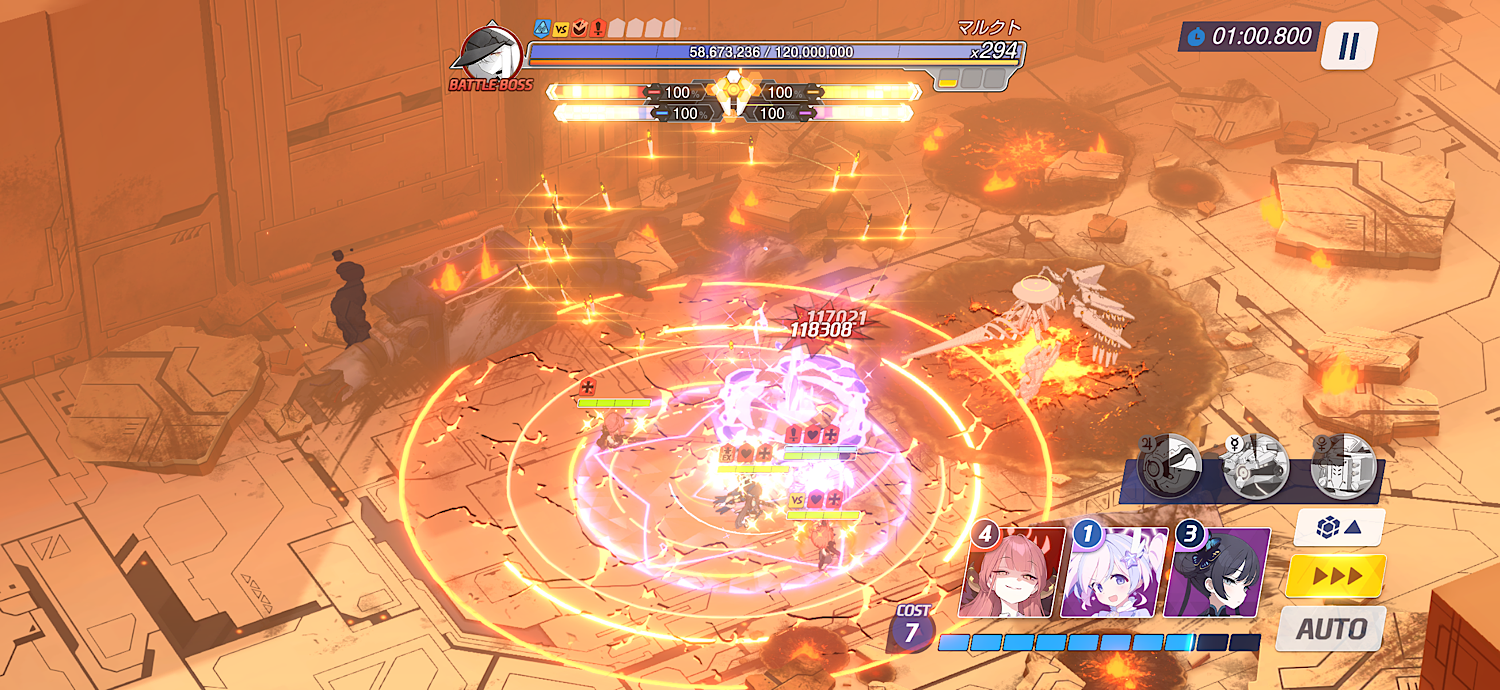Pause the battle with the pause button
The height and width of the screenshot is (690, 1500).
(x=1349, y=46)
